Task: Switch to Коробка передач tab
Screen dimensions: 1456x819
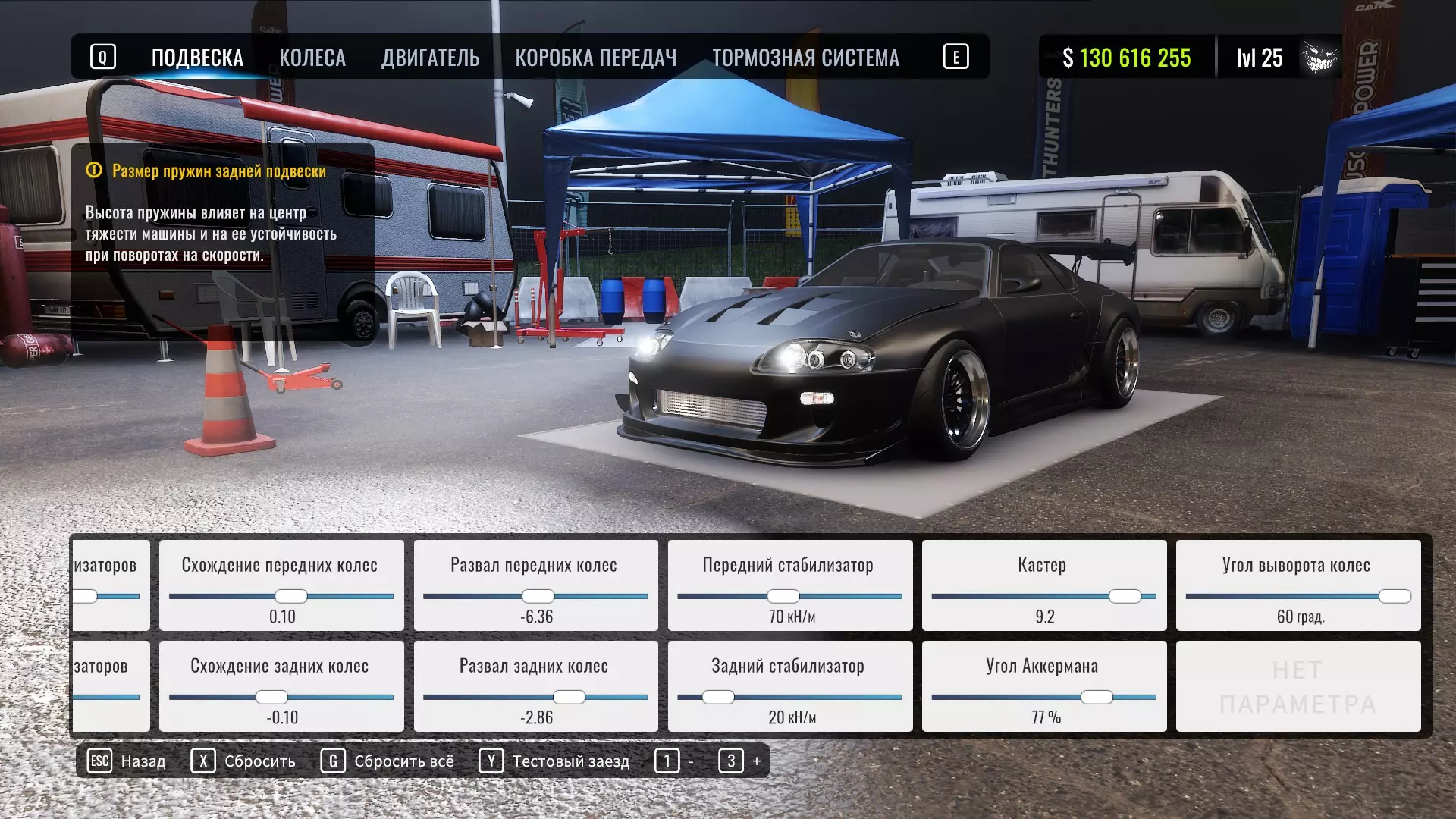Action: [x=595, y=58]
